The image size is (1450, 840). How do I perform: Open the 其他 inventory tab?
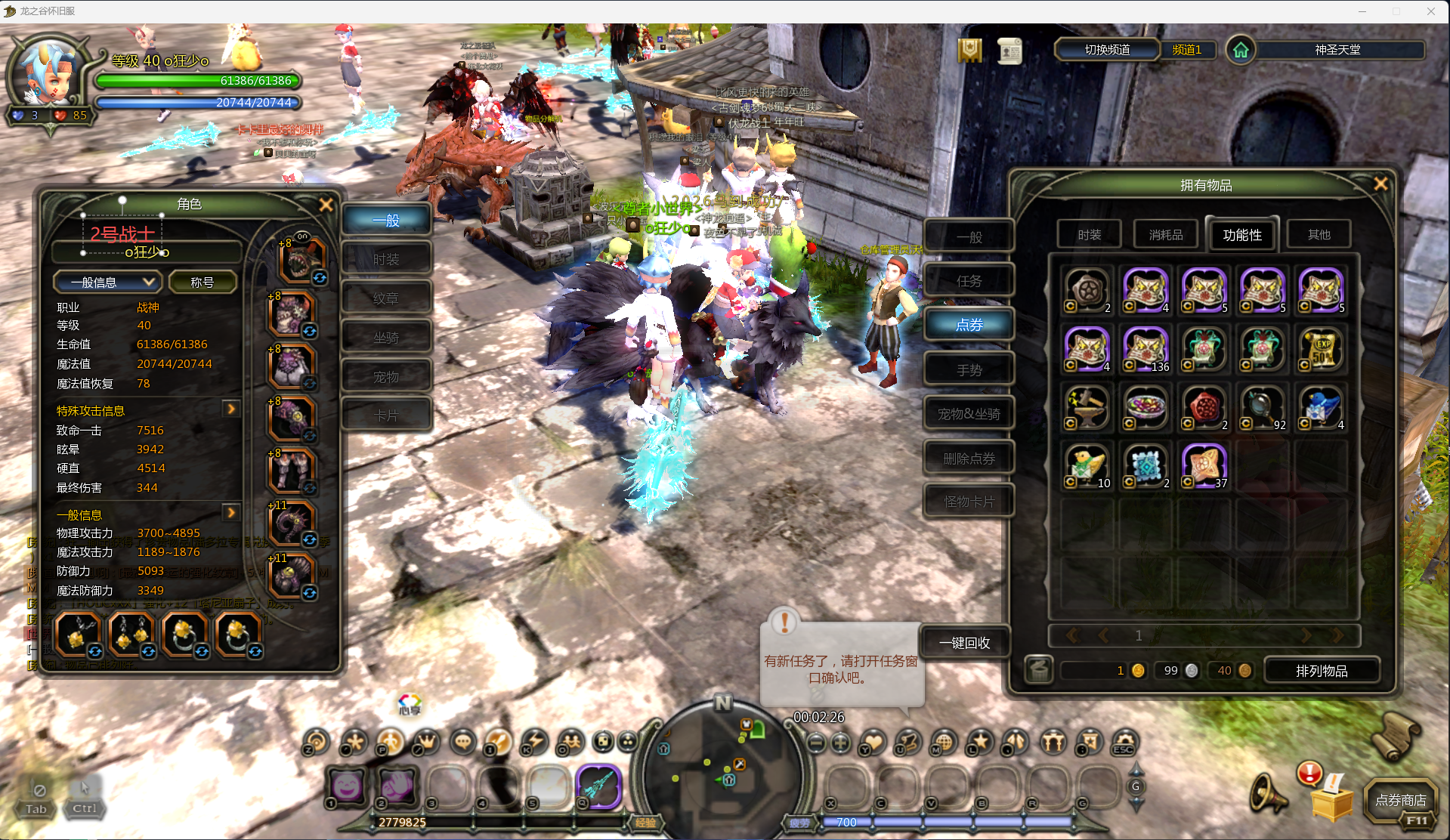coord(1319,235)
